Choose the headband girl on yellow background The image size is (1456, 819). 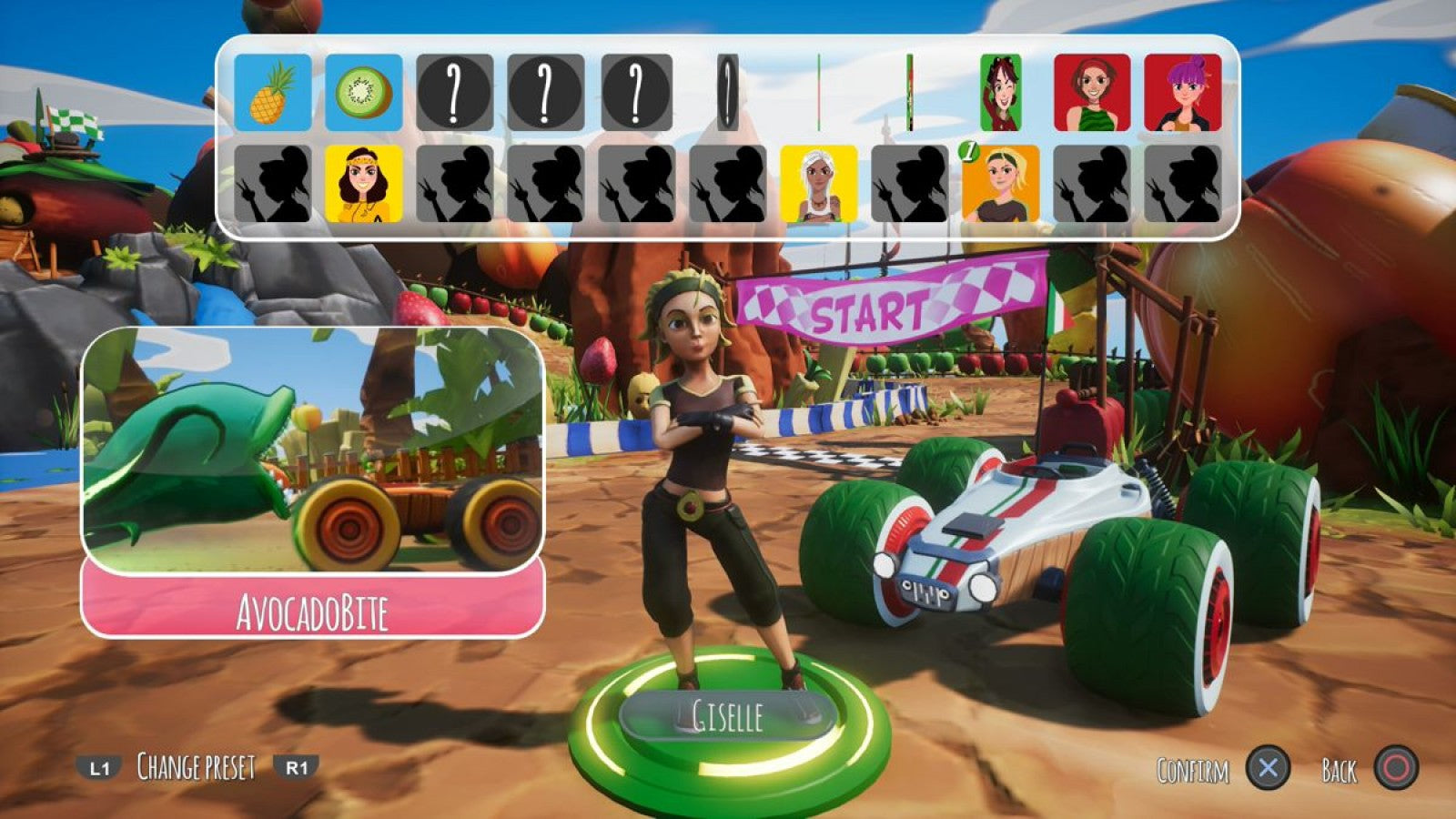pos(364,182)
